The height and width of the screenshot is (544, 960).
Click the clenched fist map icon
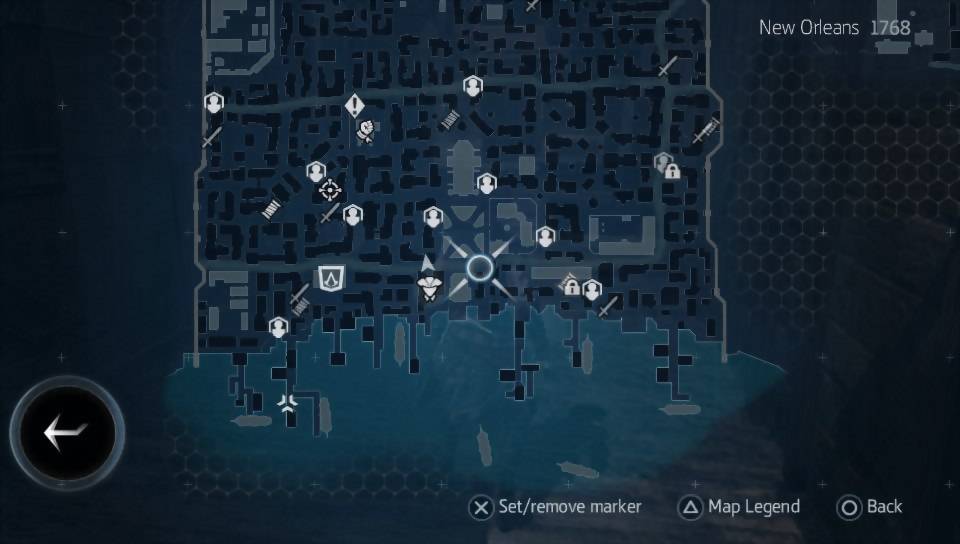(366, 130)
